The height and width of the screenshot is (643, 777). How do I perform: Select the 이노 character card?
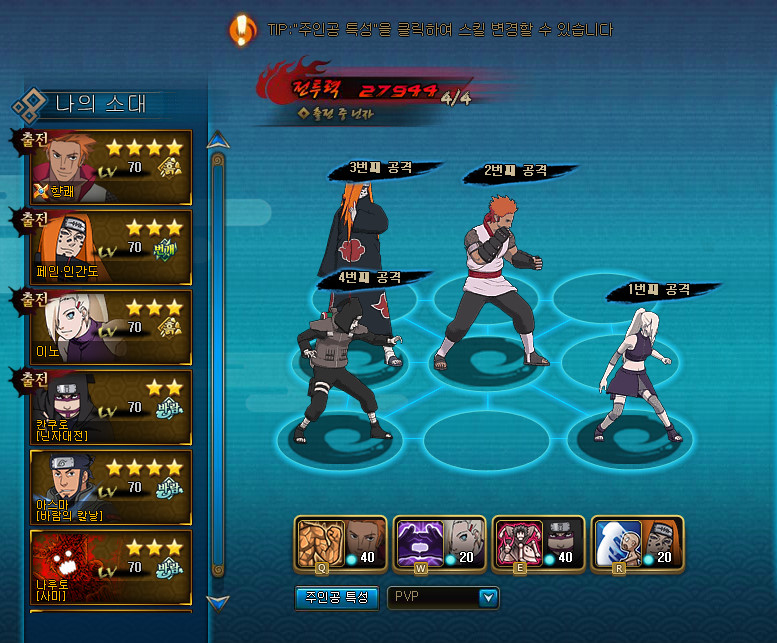[x=111, y=327]
